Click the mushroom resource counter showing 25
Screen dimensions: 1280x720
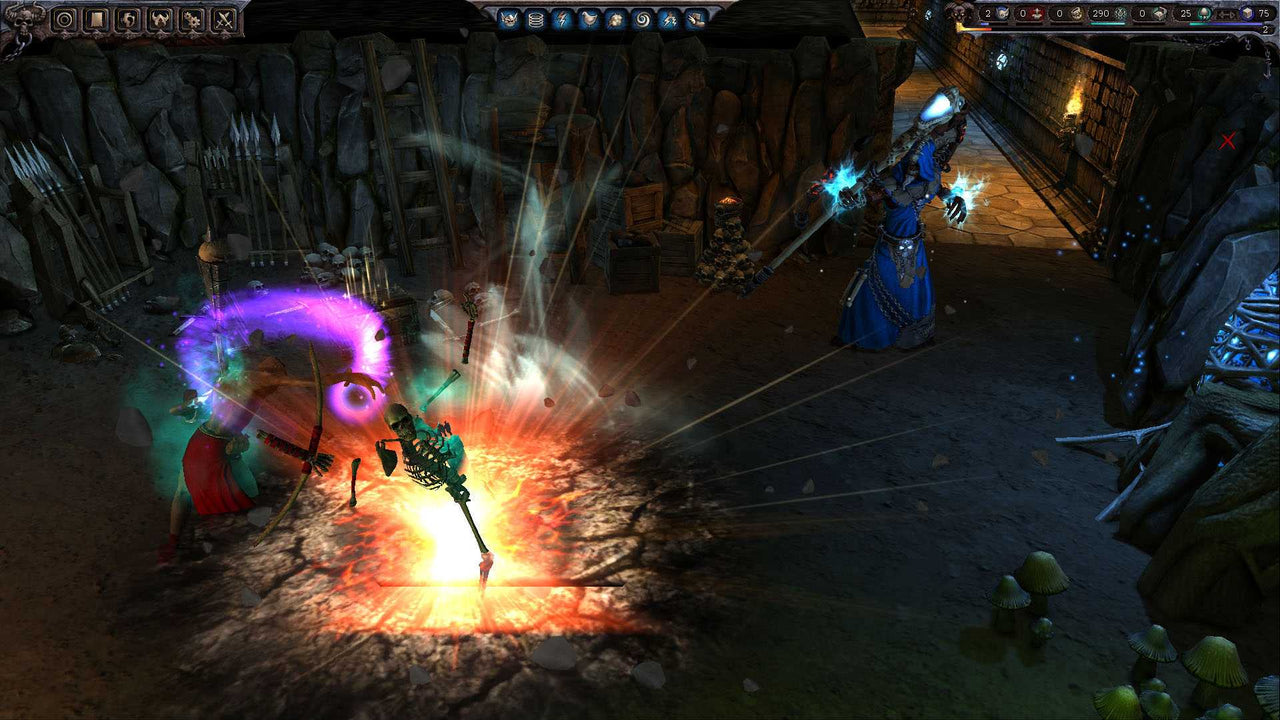[x=1187, y=13]
